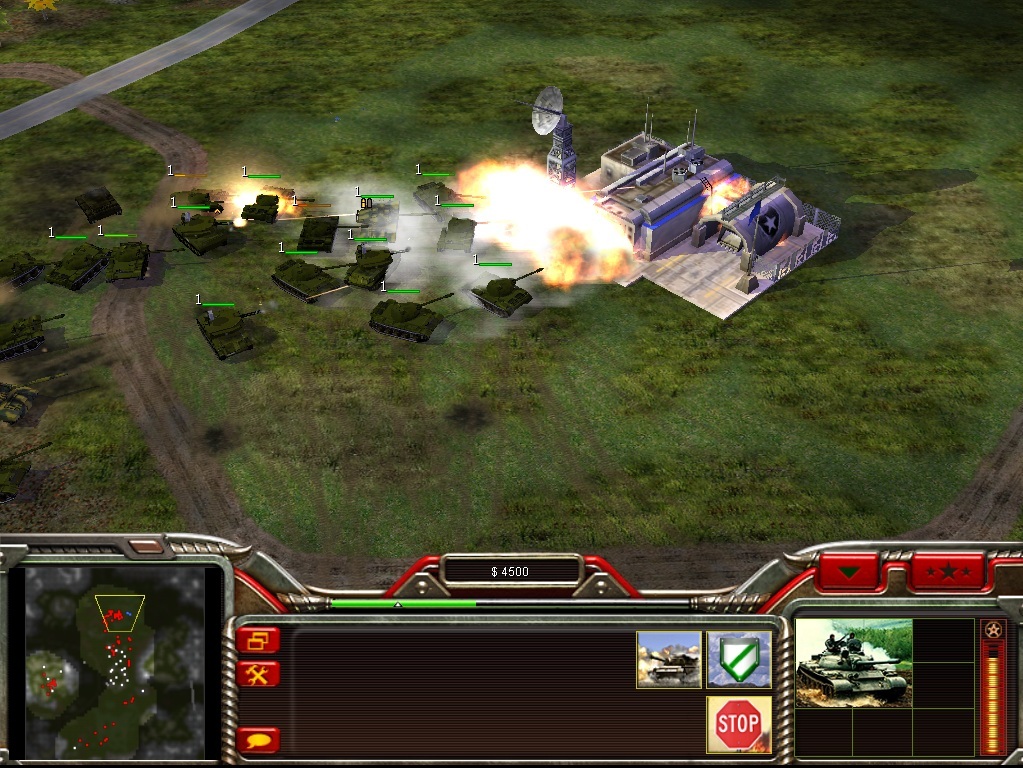Select the Attack Move tank command
The width and height of the screenshot is (1023, 768).
[x=668, y=659]
